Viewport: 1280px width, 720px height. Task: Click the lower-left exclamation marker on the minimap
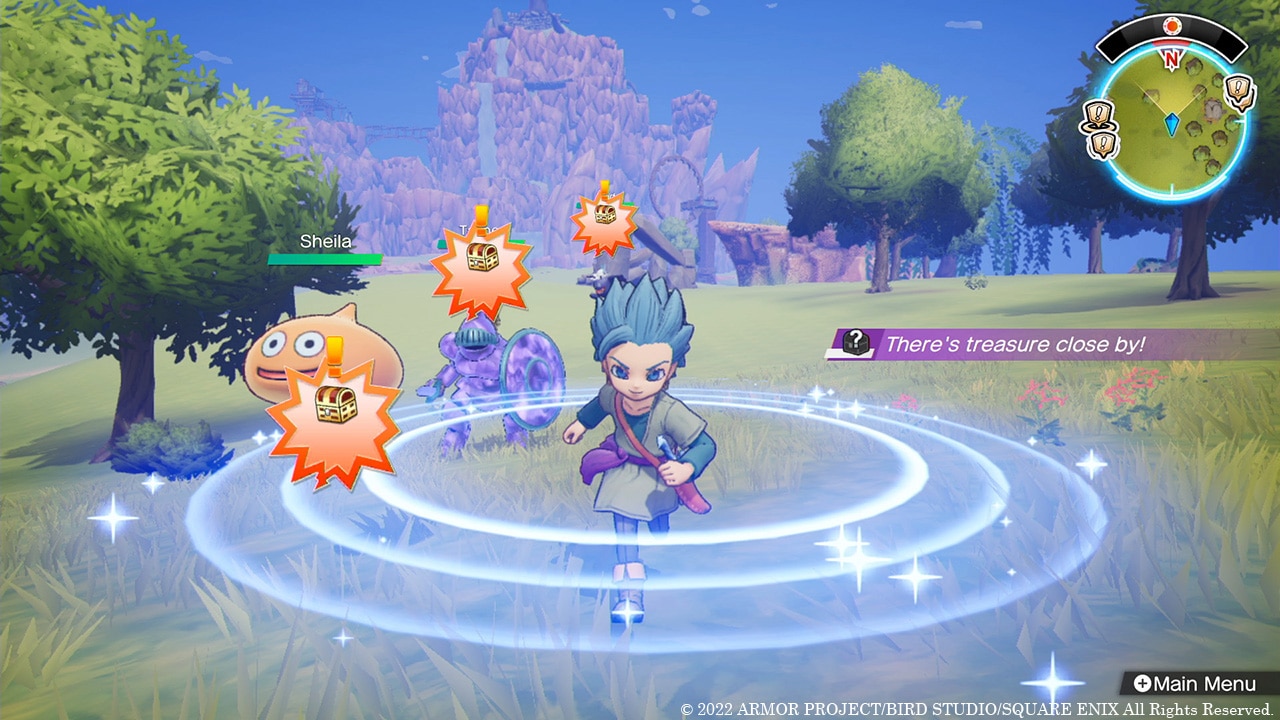[x=1104, y=142]
